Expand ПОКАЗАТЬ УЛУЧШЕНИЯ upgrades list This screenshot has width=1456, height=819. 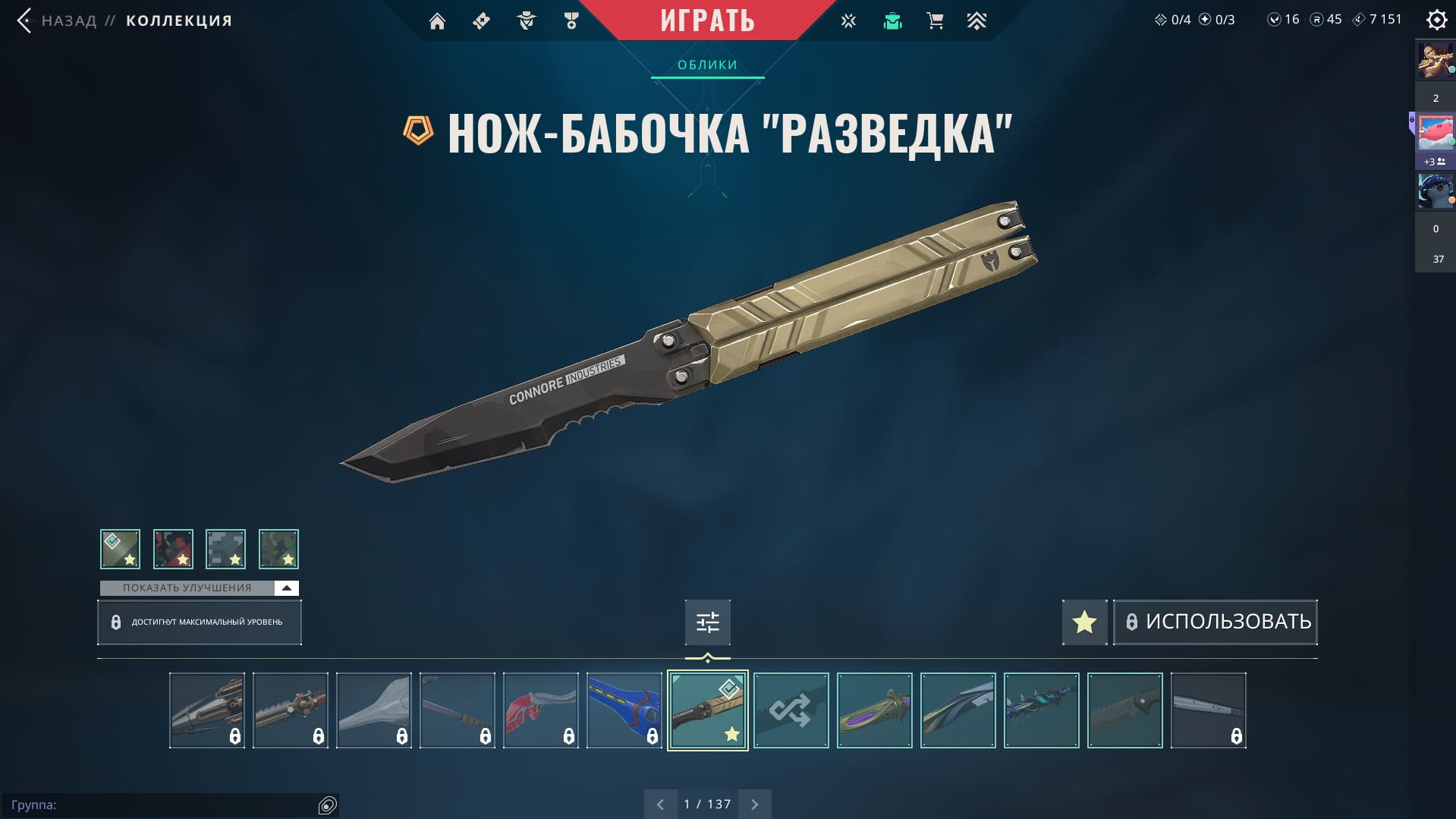click(x=199, y=588)
